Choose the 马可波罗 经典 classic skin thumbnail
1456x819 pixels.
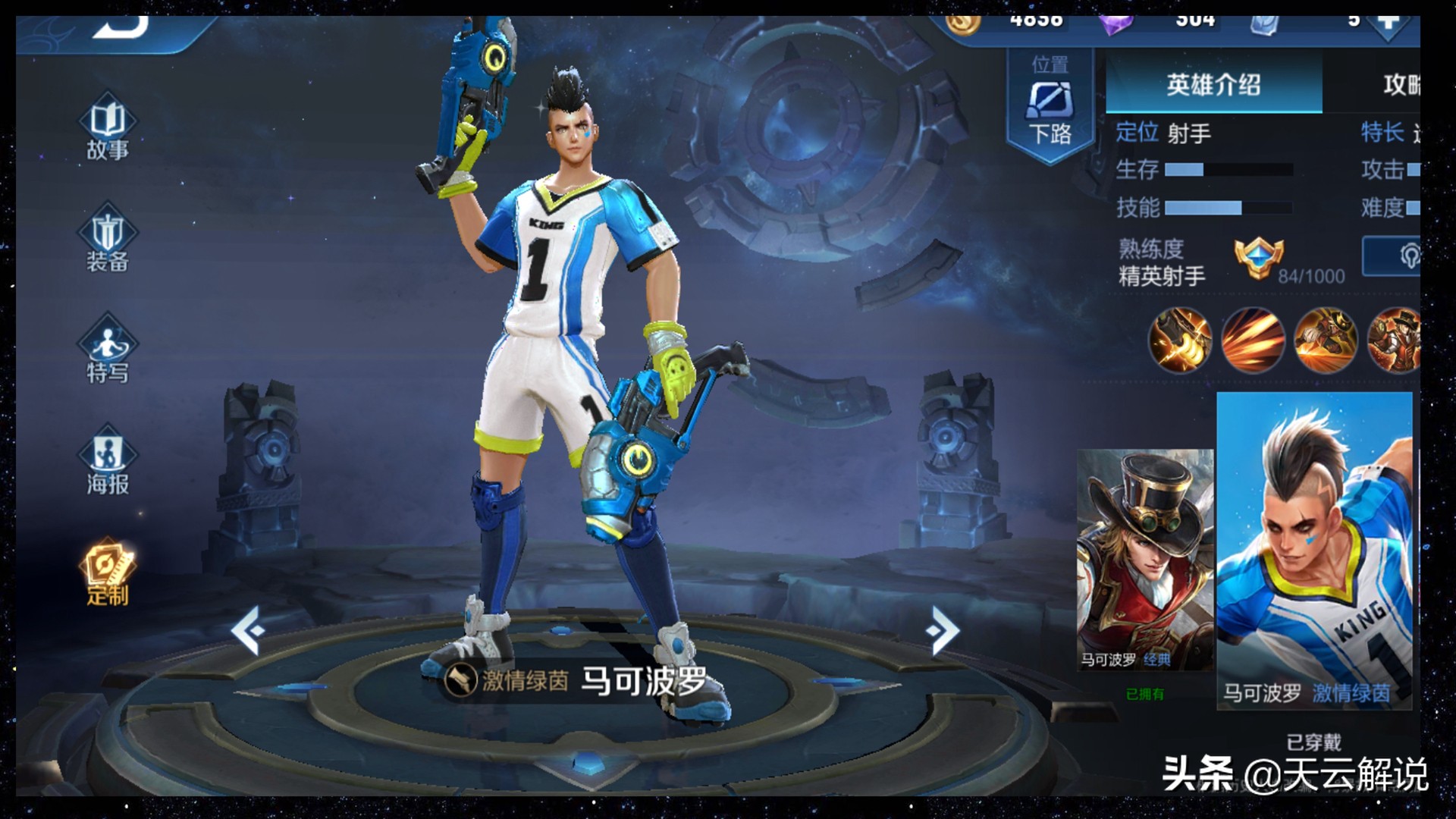point(1144,560)
